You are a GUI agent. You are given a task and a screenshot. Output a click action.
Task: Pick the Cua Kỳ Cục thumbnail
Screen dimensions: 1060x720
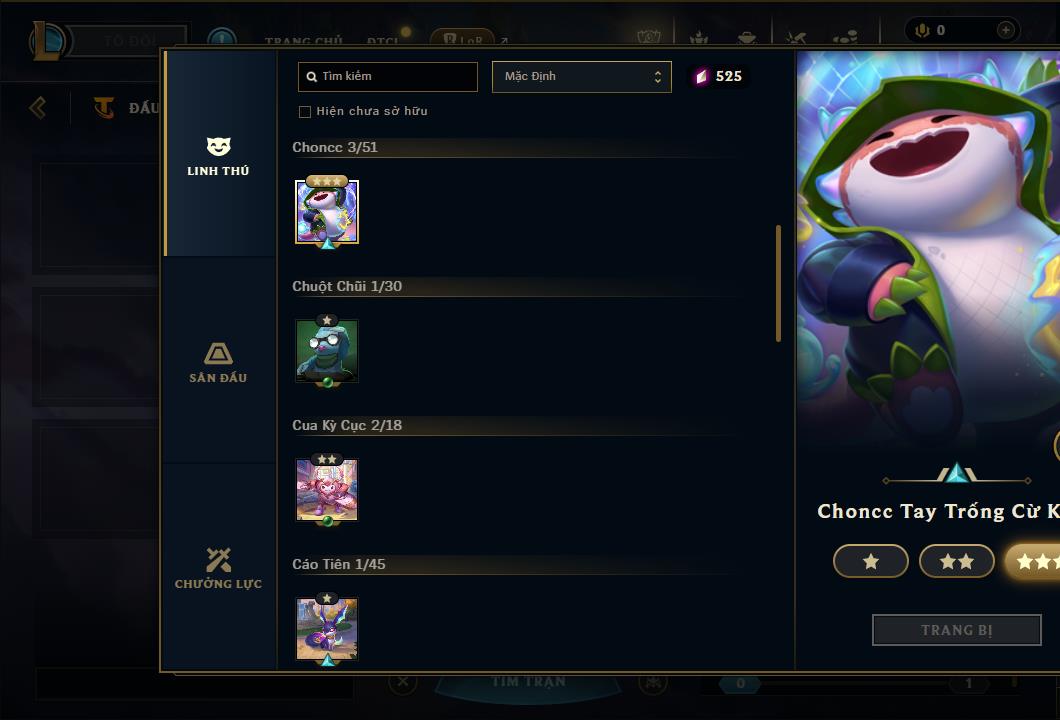327,490
